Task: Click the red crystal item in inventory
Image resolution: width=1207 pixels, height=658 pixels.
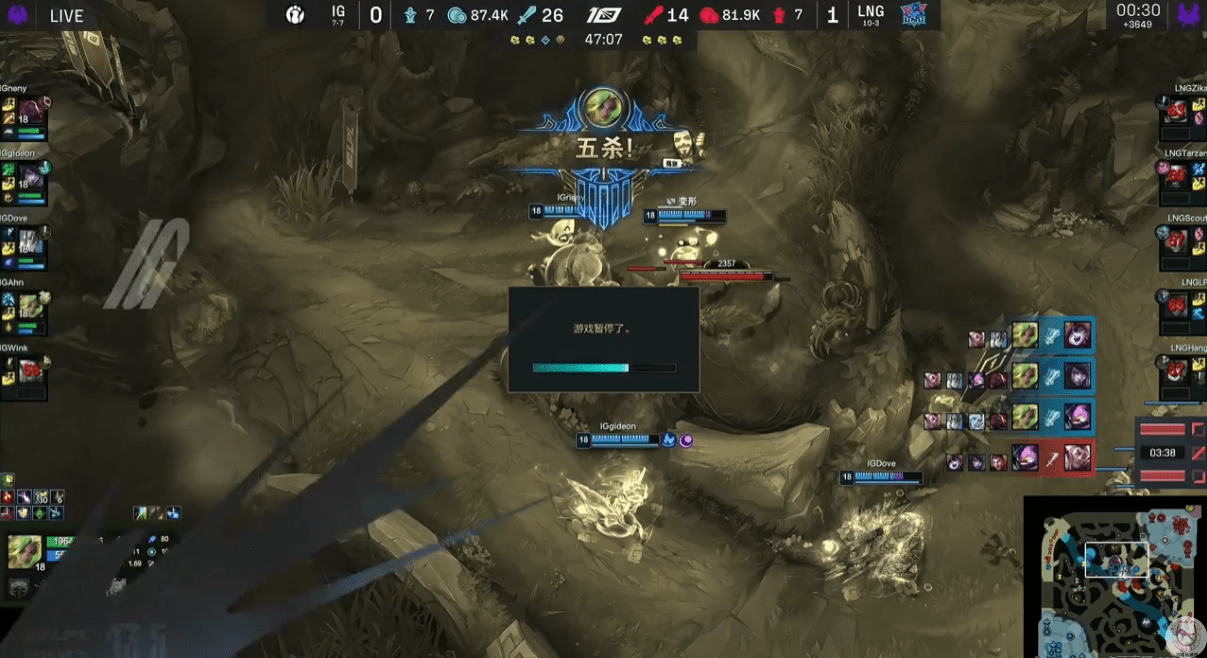Action: [x=9, y=497]
